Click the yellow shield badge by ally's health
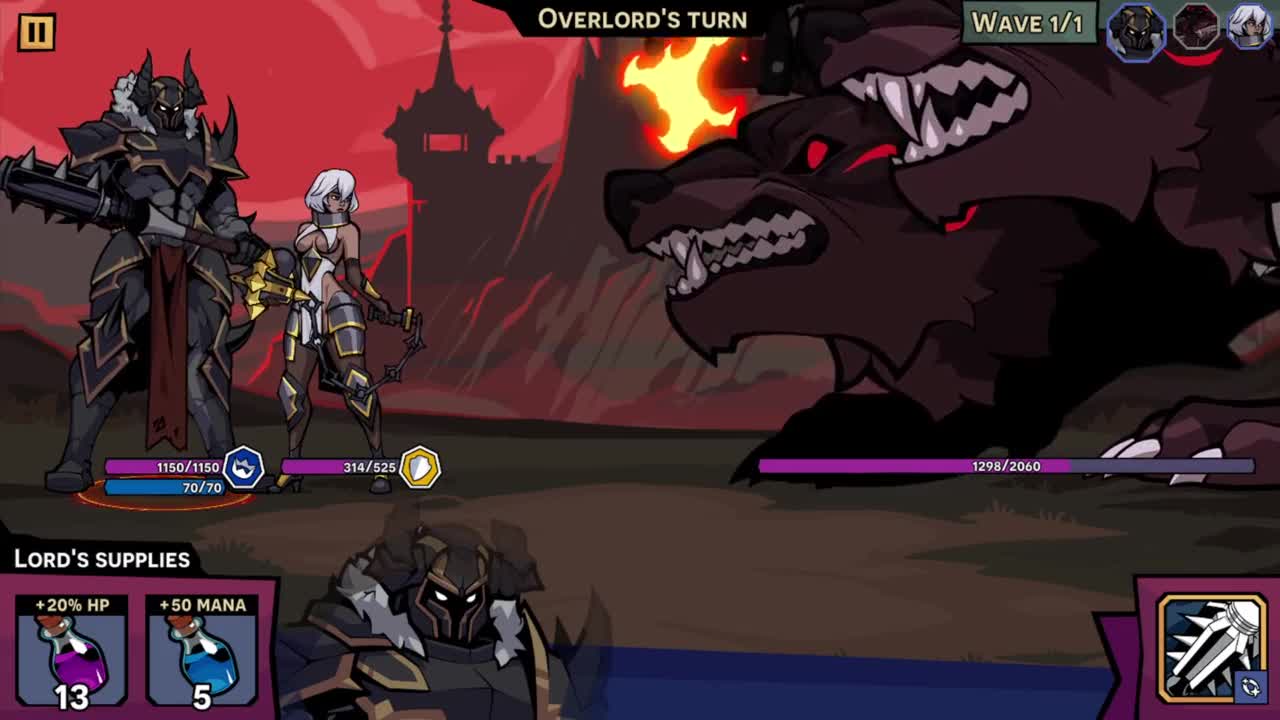Image resolution: width=1280 pixels, height=720 pixels. (420, 467)
